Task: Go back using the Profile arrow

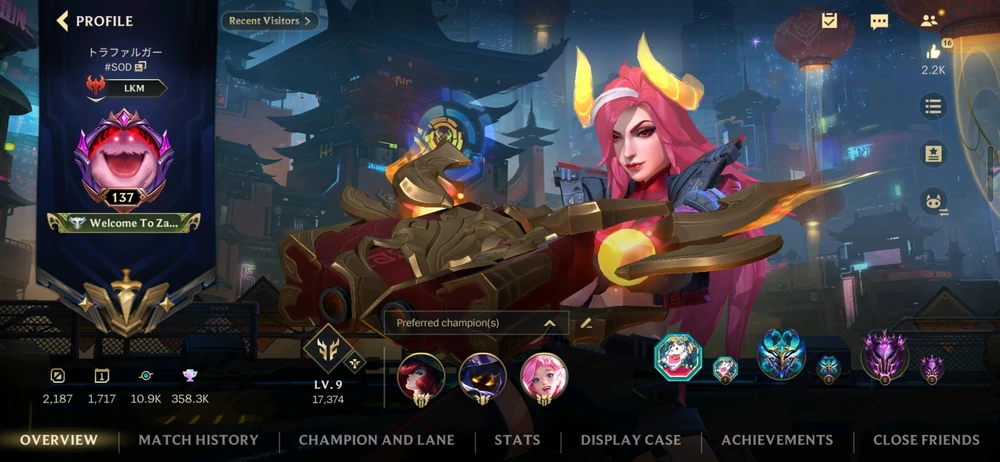Action: [x=63, y=21]
